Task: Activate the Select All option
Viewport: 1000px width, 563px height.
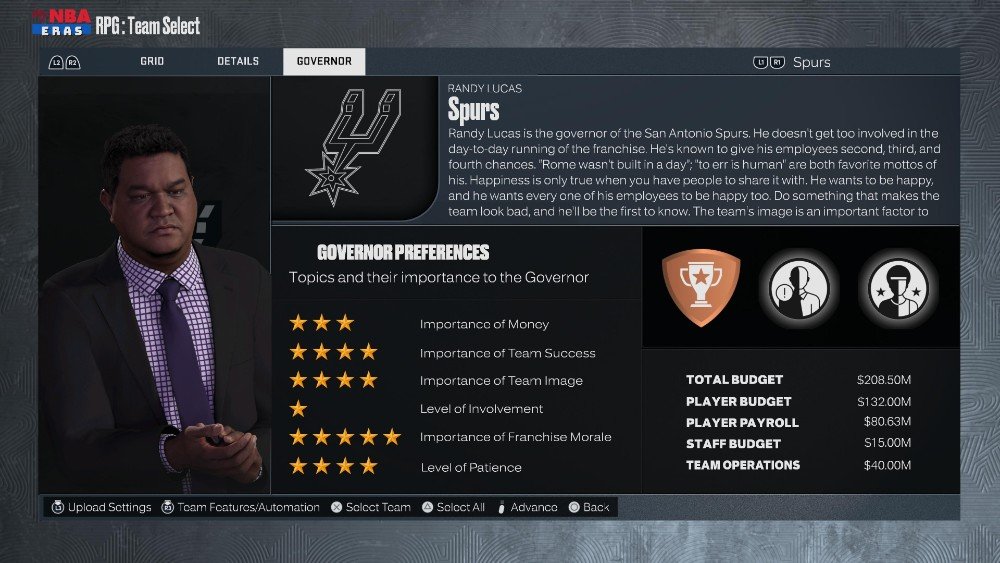Action: [453, 507]
